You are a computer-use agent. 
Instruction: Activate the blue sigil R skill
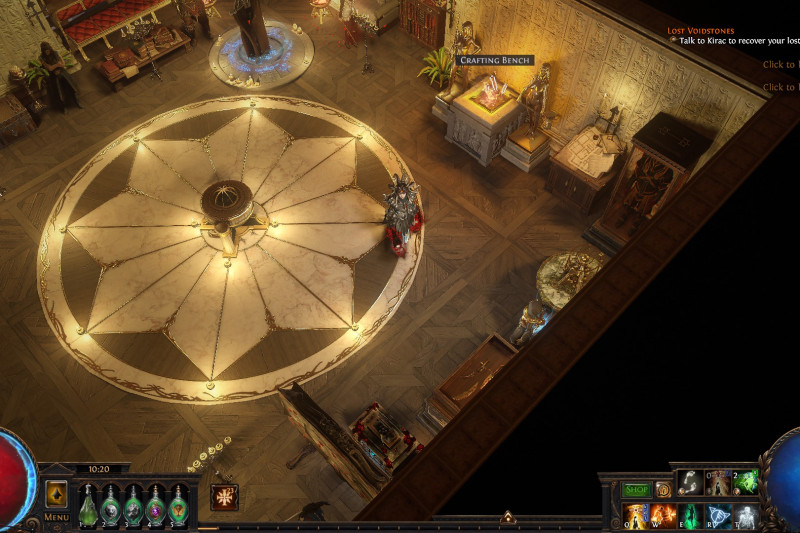pyautogui.click(x=718, y=516)
